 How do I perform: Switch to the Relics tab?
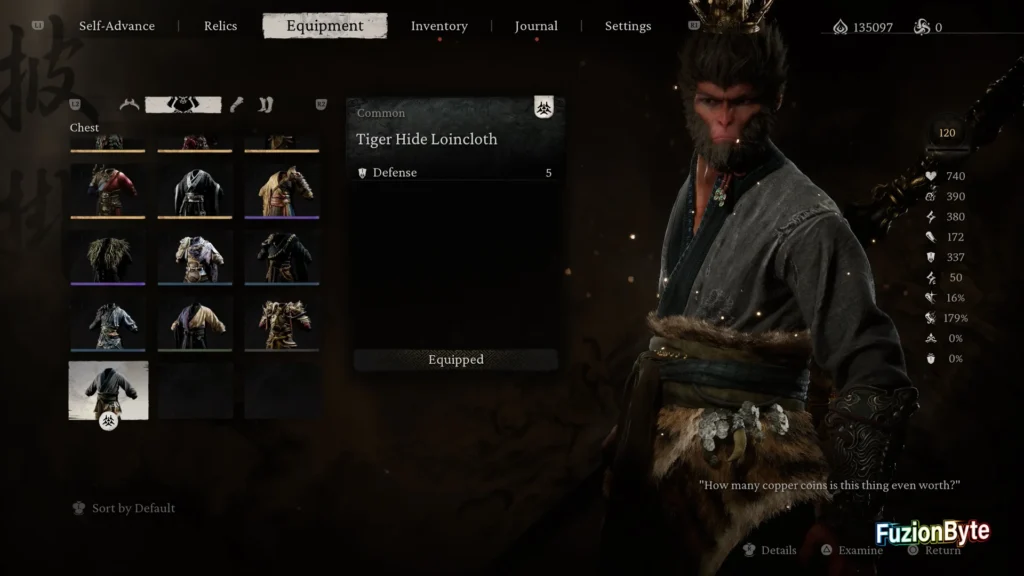click(x=220, y=26)
